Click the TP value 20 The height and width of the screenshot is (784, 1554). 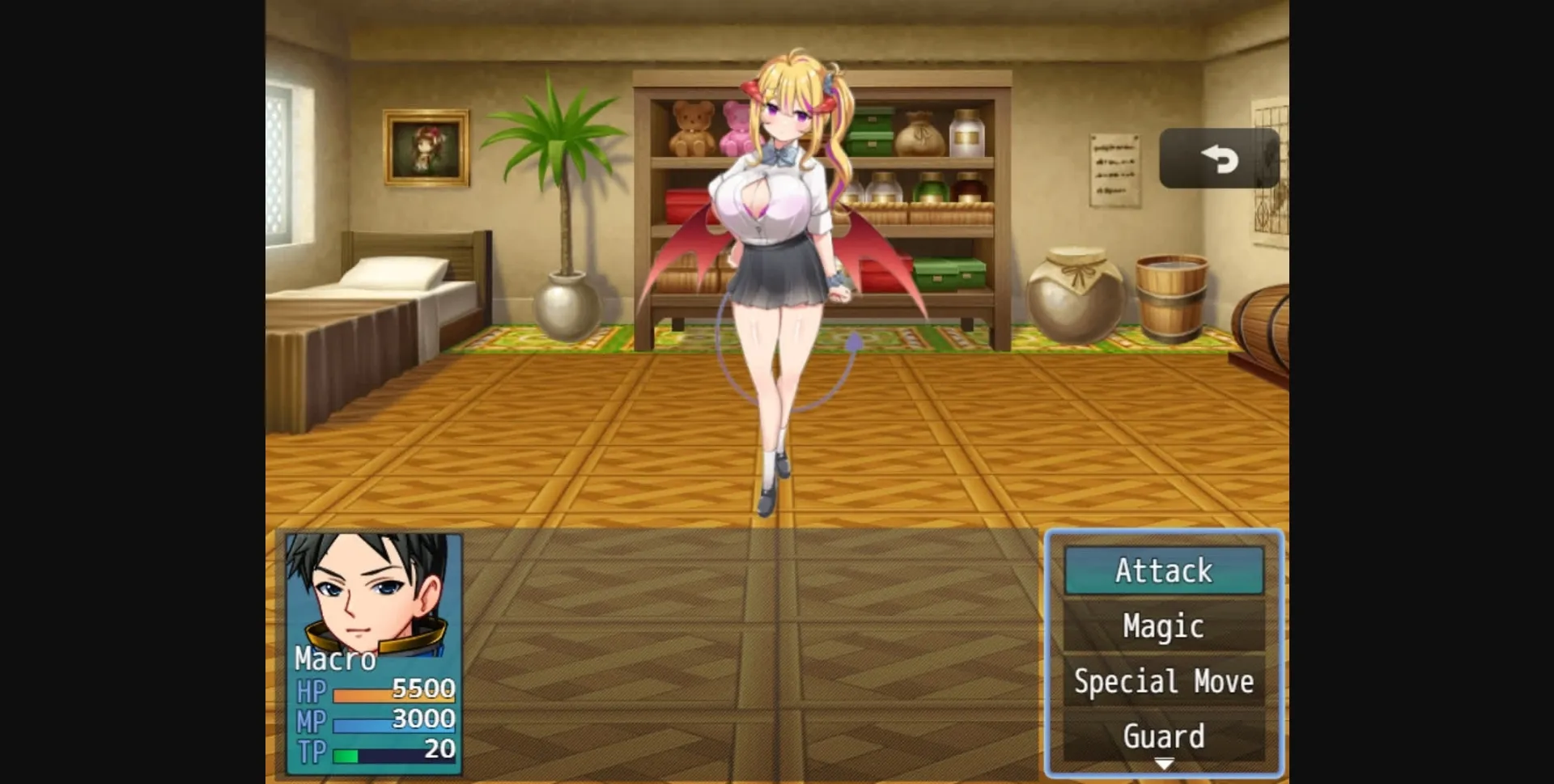438,748
